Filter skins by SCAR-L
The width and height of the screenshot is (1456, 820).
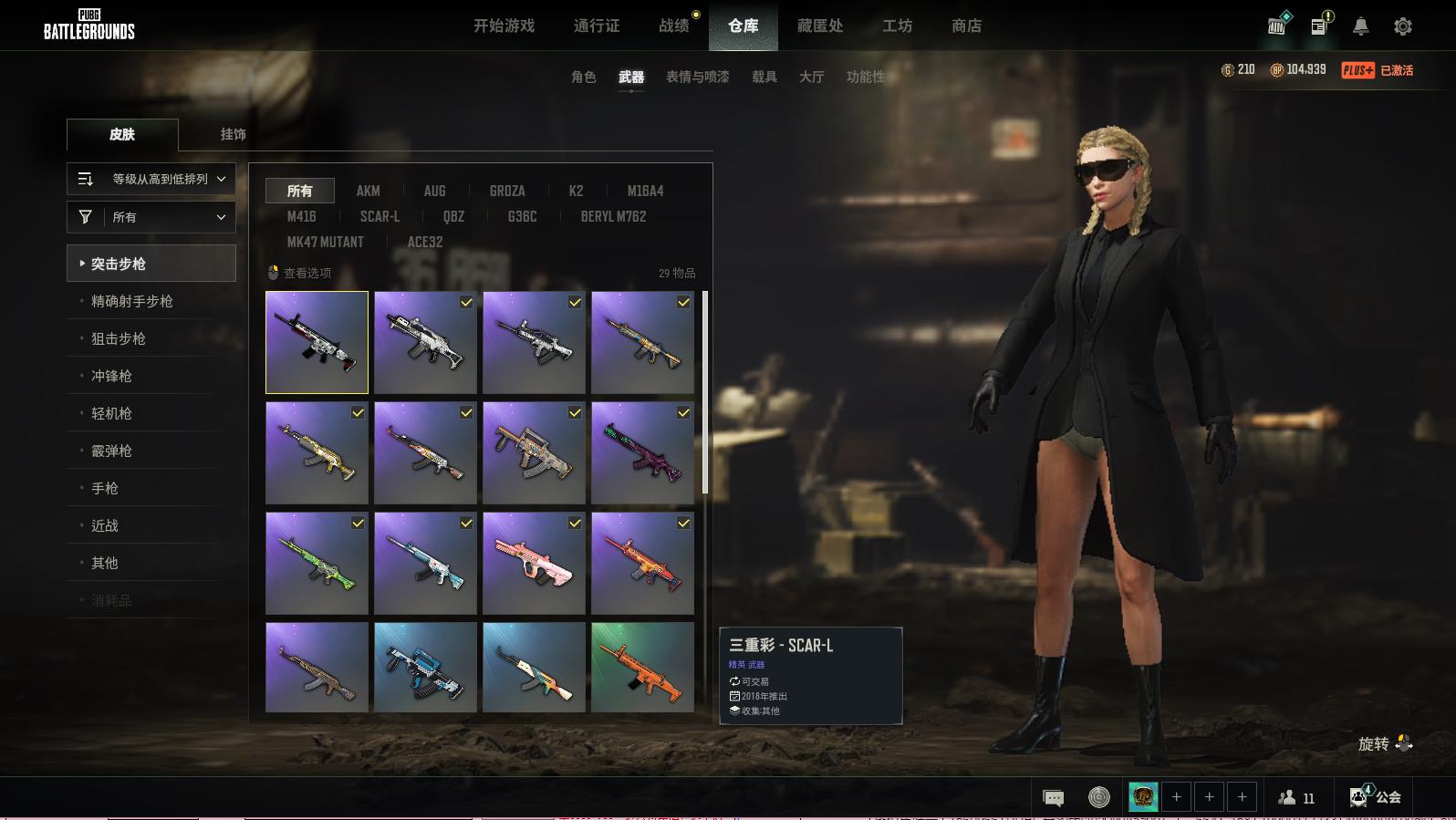[380, 216]
